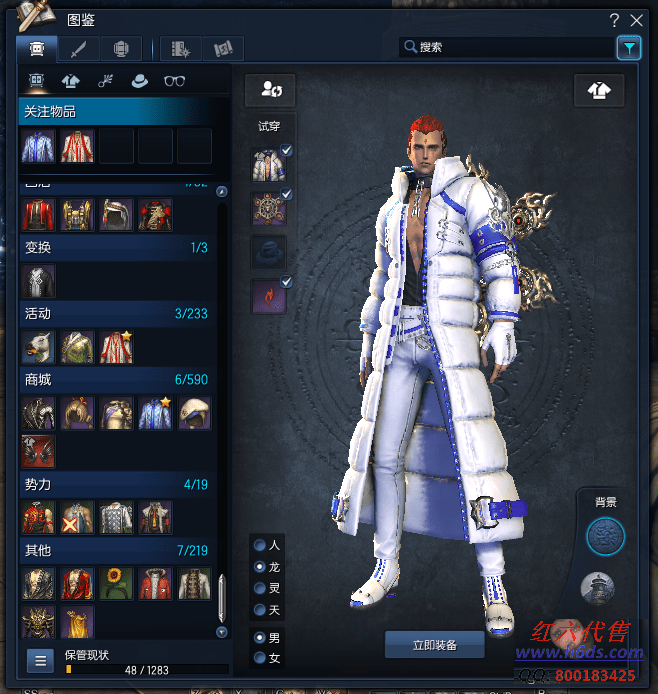Click 立即装备 to equip now
The width and height of the screenshot is (658, 694).
(434, 645)
